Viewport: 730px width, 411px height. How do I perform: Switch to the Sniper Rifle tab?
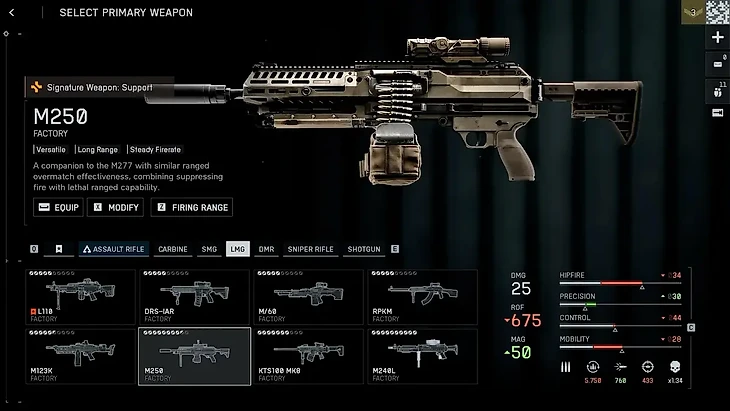310,249
